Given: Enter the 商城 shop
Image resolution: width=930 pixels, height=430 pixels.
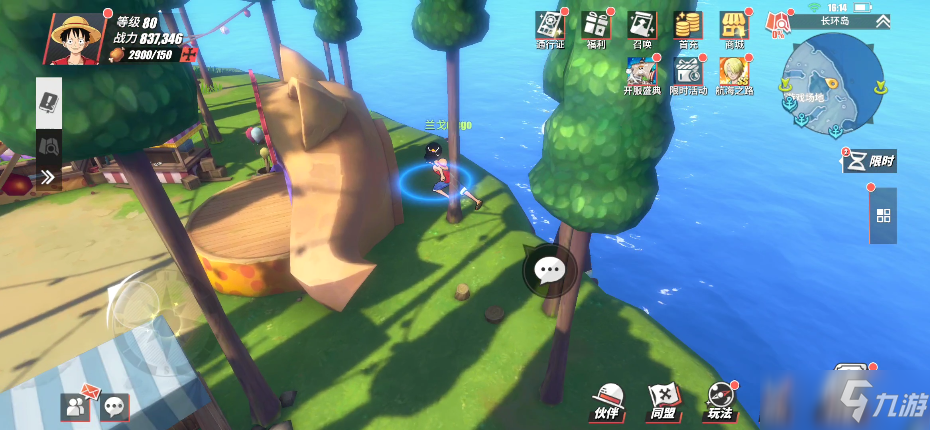Looking at the screenshot, I should 734,28.
